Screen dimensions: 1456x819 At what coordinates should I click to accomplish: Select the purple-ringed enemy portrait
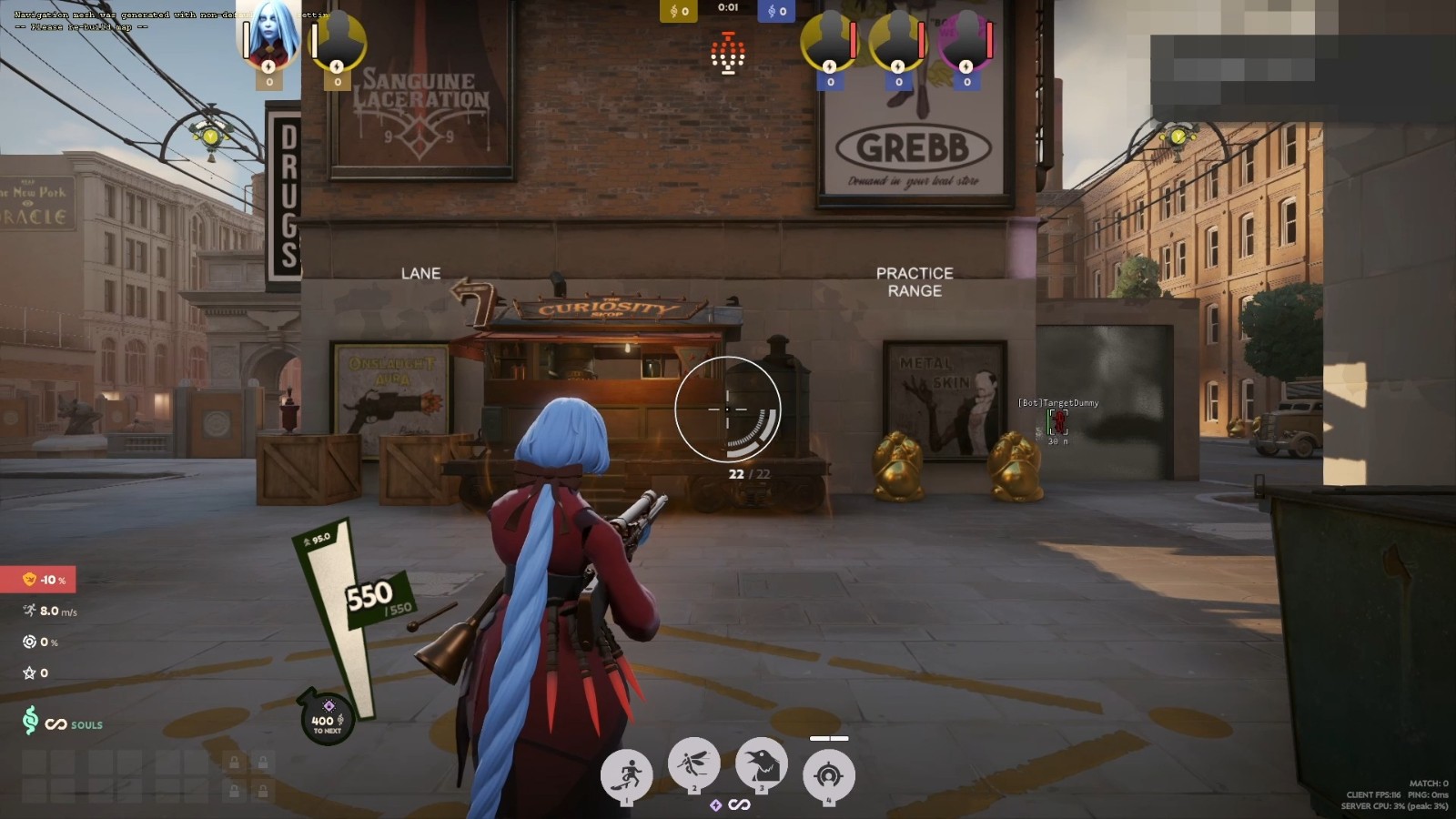[x=966, y=39]
